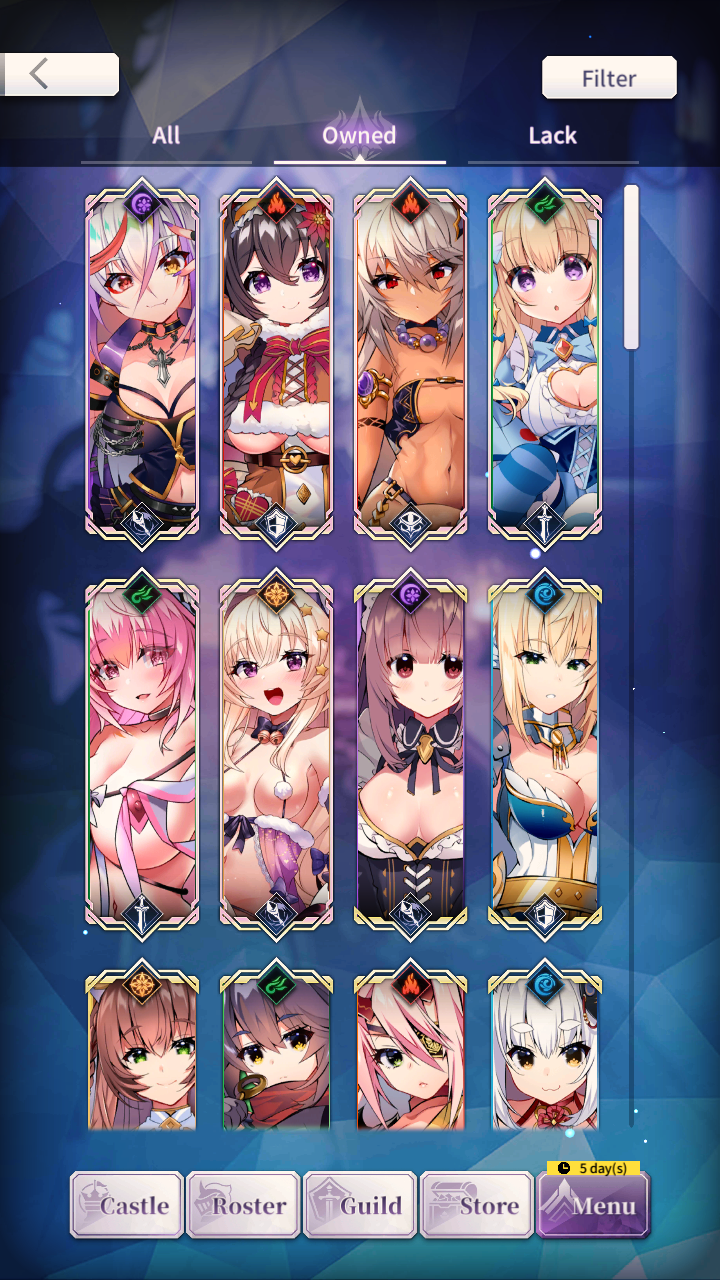Pick the tan-skinned card with purple bead necklace
The width and height of the screenshot is (720, 1280).
click(410, 365)
